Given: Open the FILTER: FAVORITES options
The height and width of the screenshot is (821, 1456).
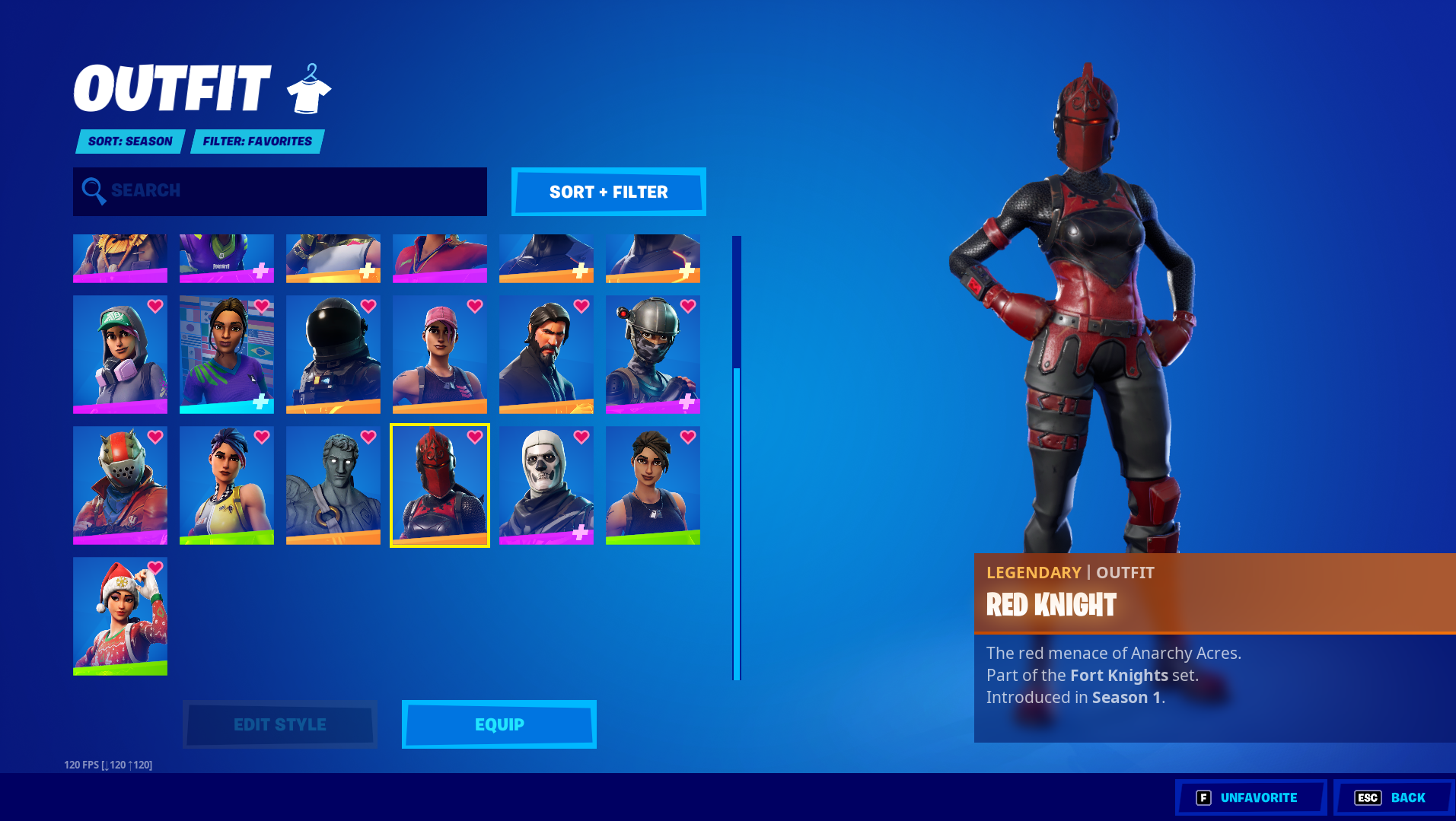Looking at the screenshot, I should click(256, 141).
